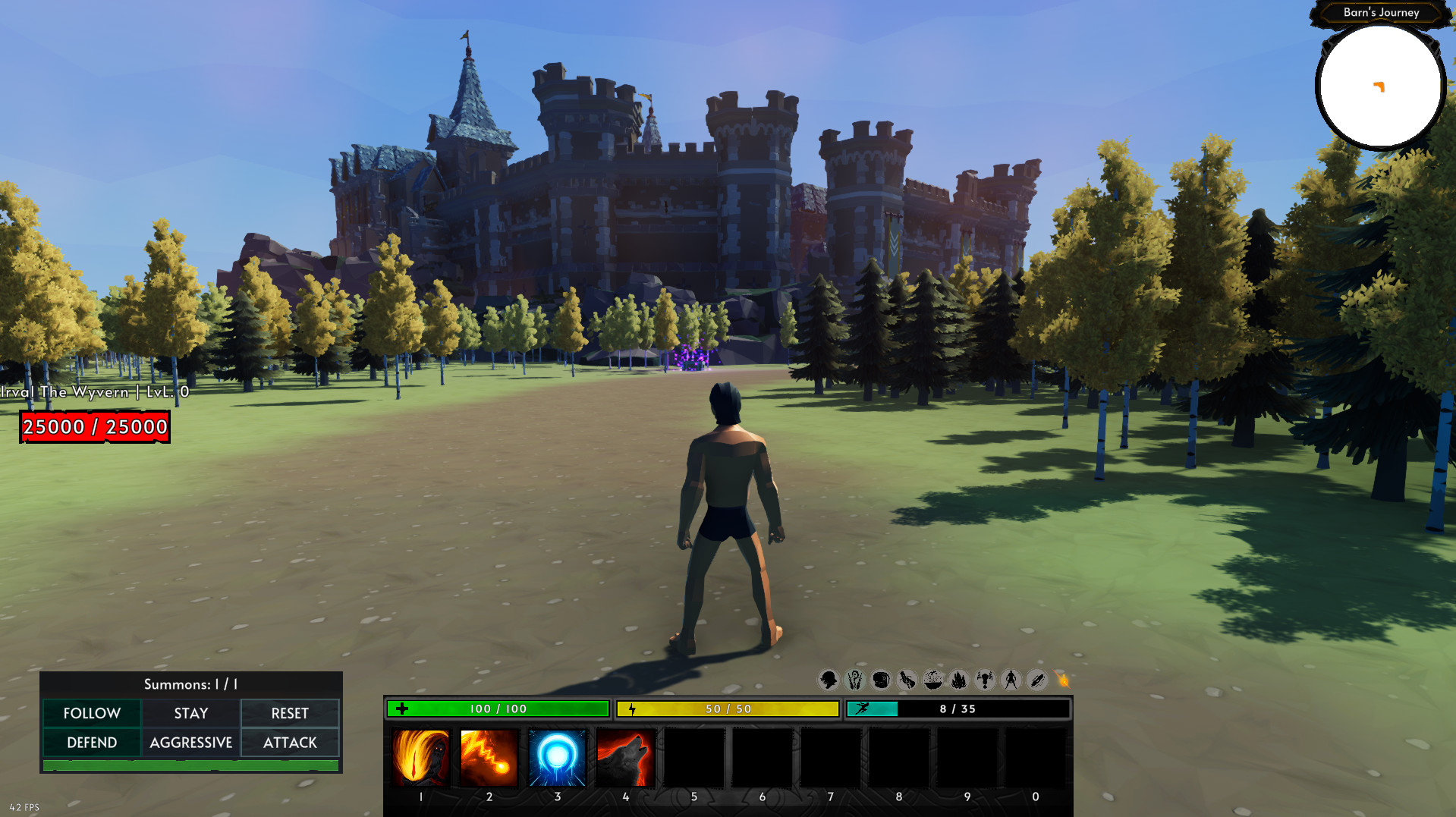The width and height of the screenshot is (1456, 817).
Task: Open the head silhouette menu icon
Action: pos(829,680)
